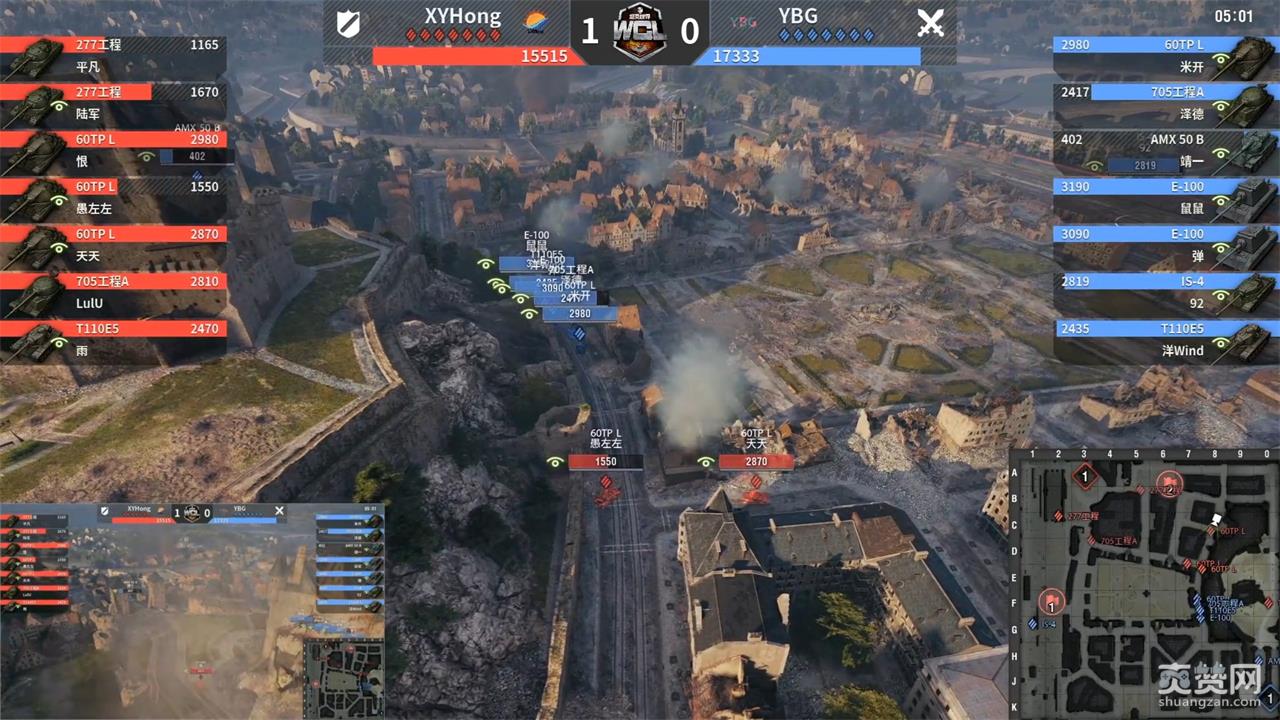1280x720 pixels.
Task: Select player 弹's E-100 row
Action: point(1165,245)
